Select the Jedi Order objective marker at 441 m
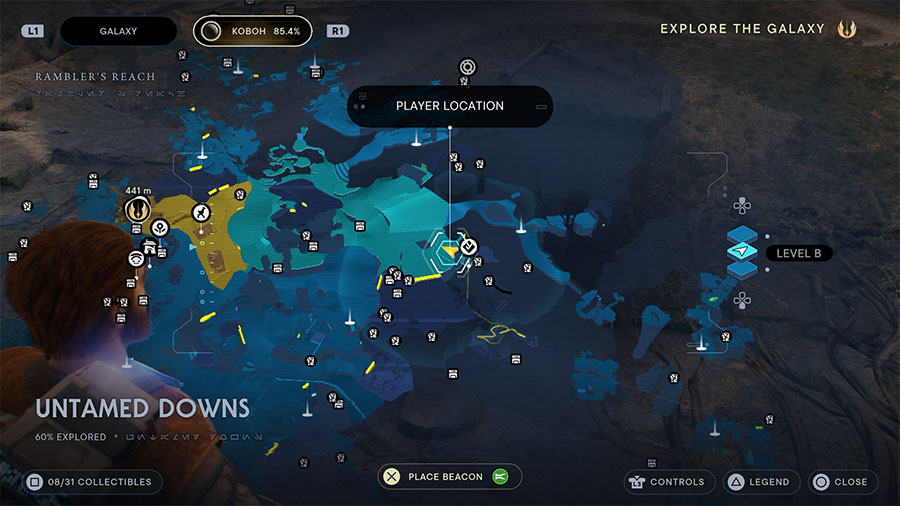The width and height of the screenshot is (900, 506). 138,210
